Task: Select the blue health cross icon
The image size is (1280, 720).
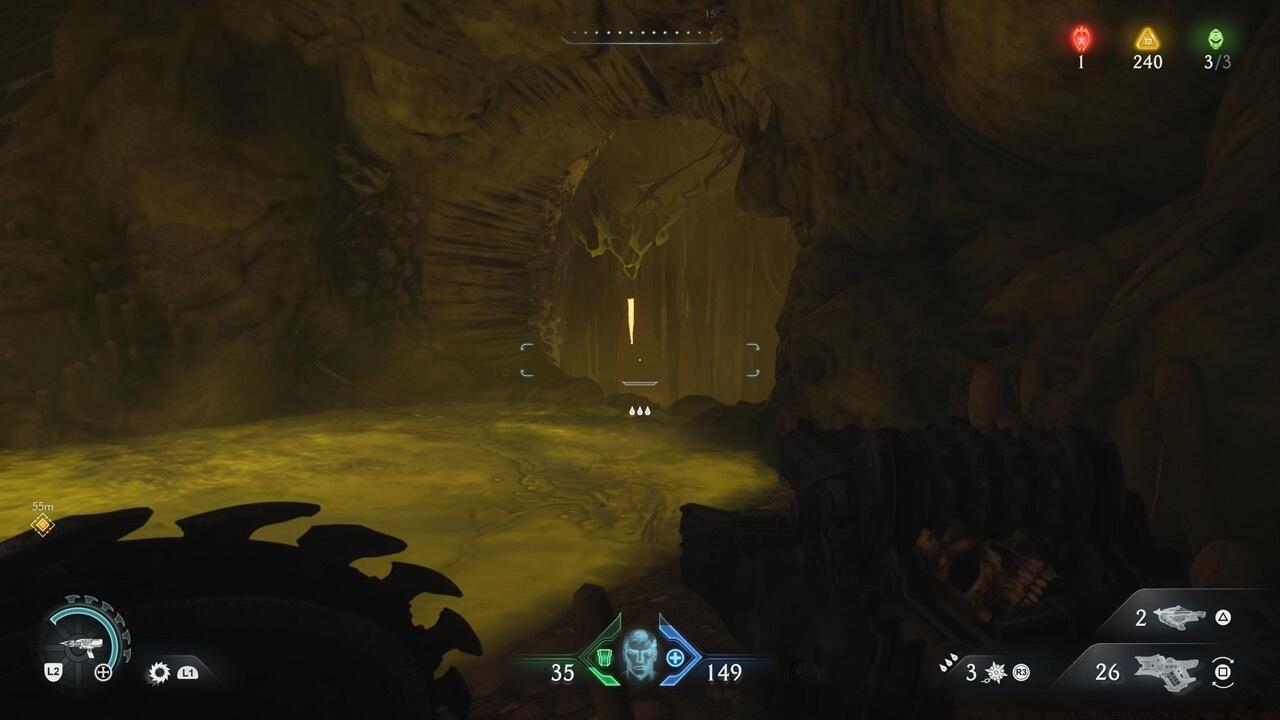Action: tap(675, 657)
